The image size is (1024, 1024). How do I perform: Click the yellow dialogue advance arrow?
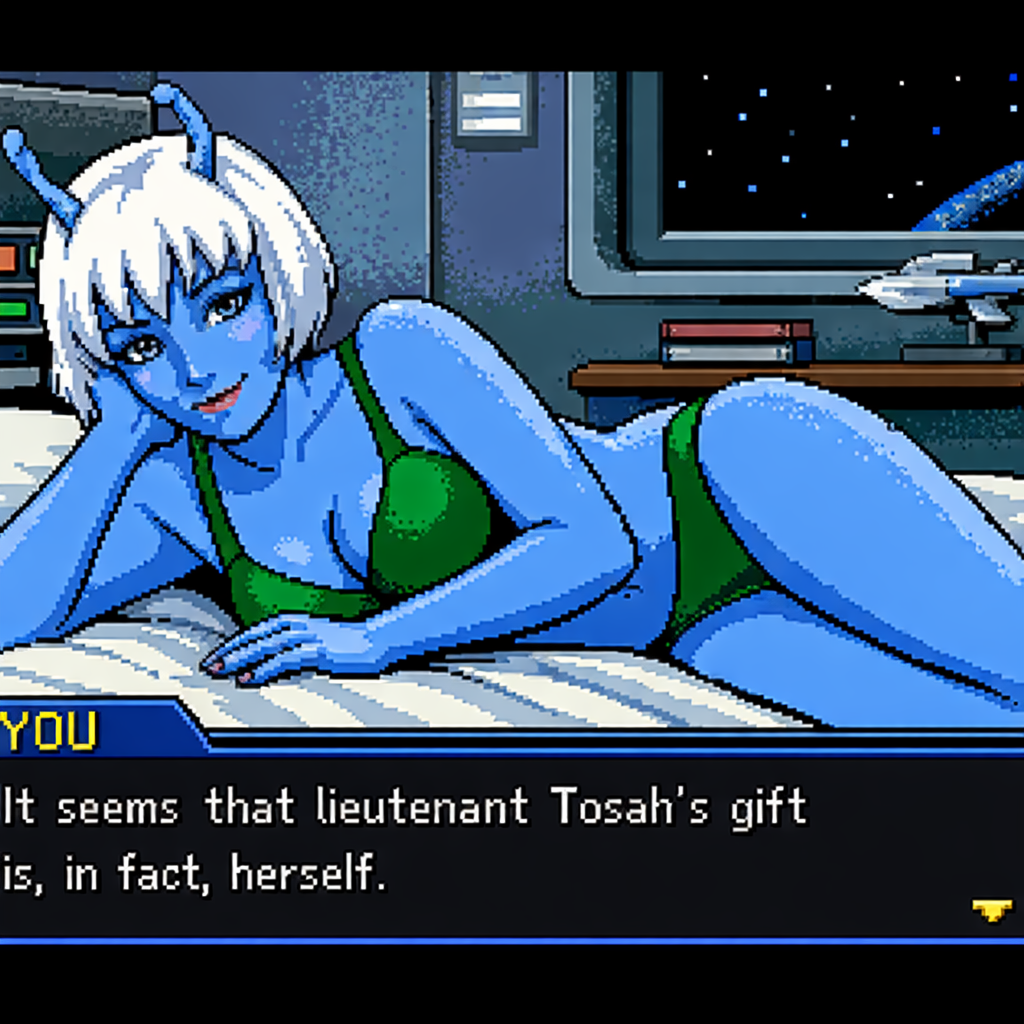click(x=991, y=910)
